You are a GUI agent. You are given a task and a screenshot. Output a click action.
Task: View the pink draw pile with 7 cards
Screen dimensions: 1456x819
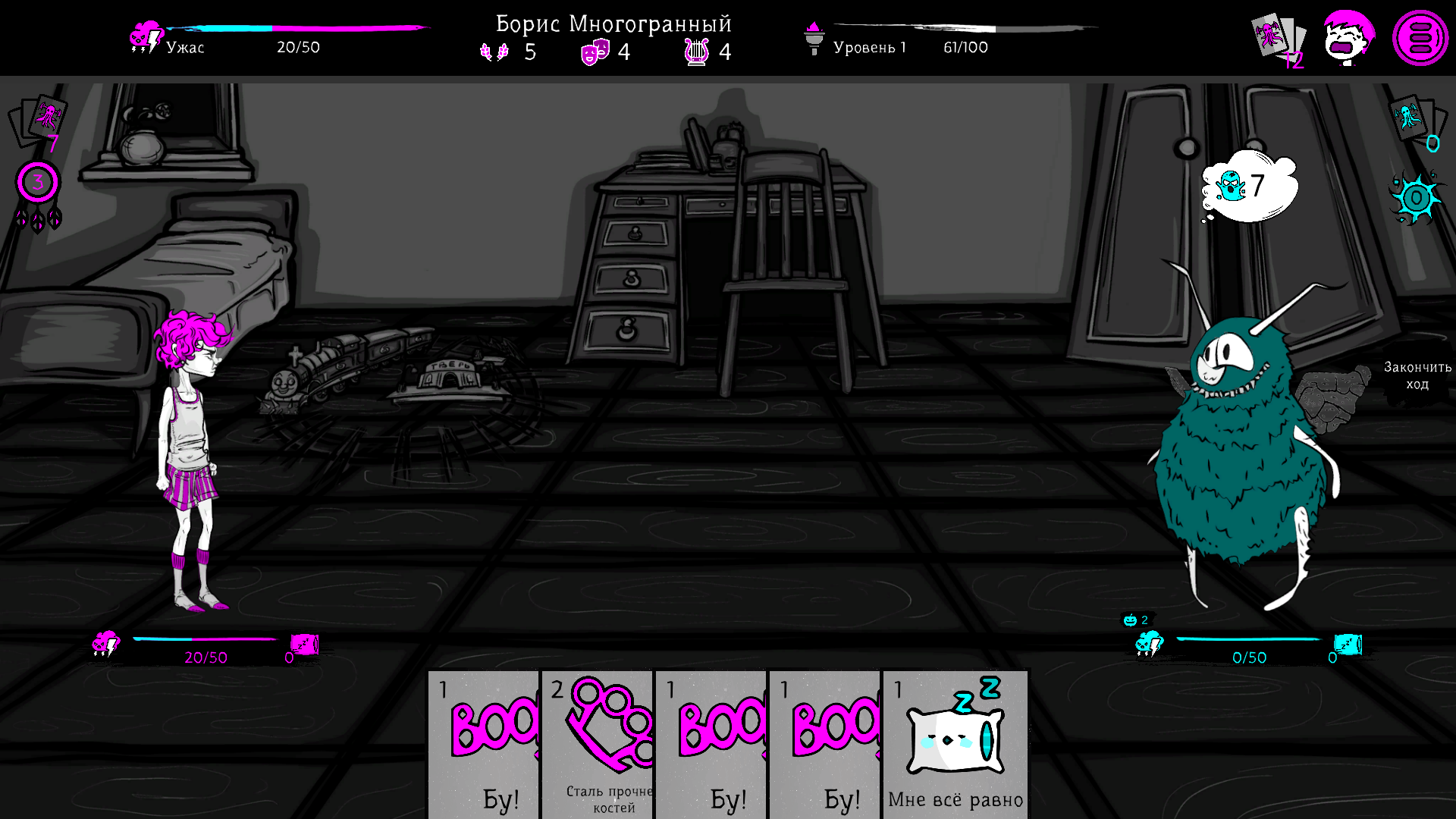click(38, 121)
